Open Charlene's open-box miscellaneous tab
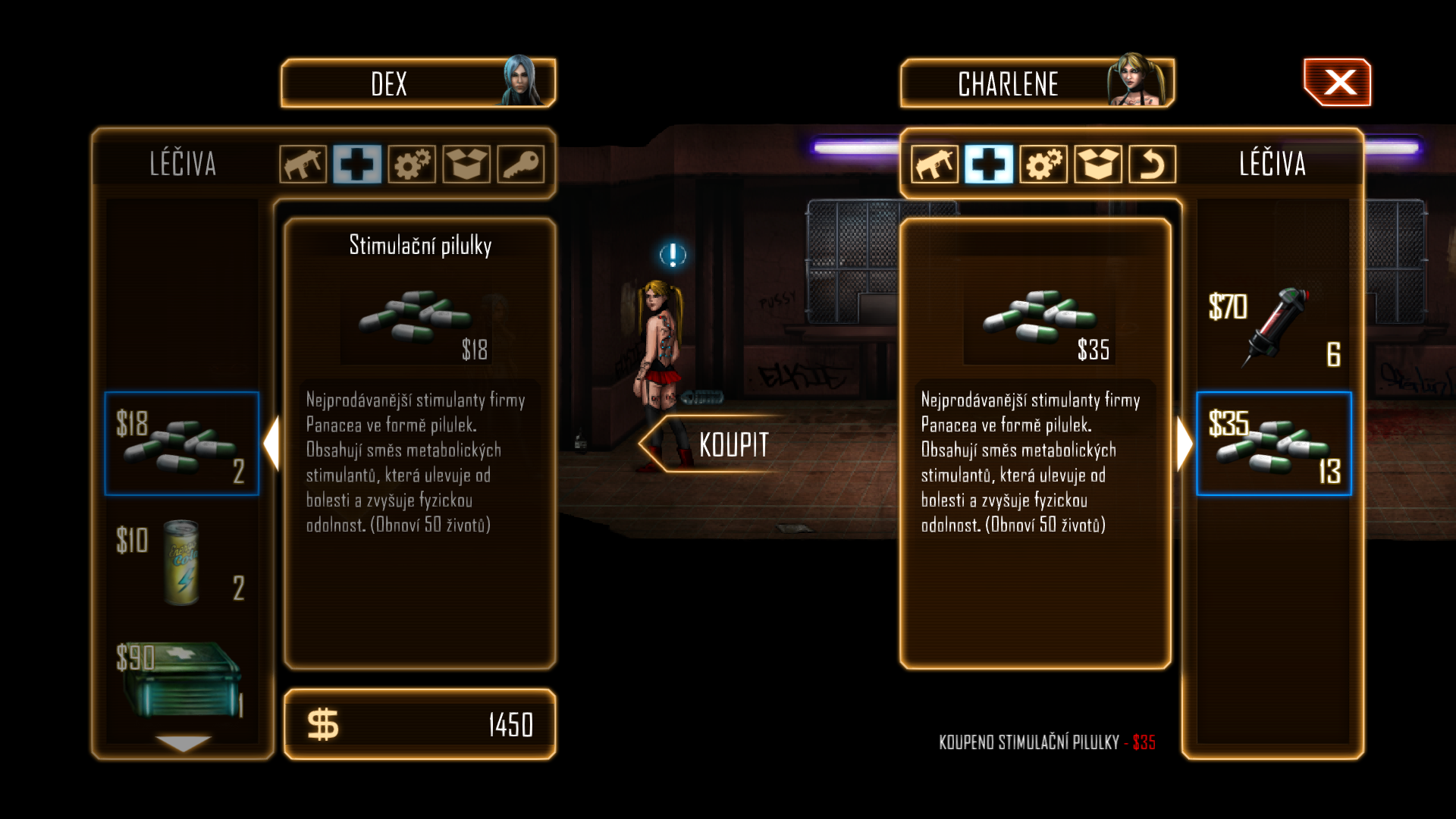The width and height of the screenshot is (1456, 819). (x=1098, y=164)
